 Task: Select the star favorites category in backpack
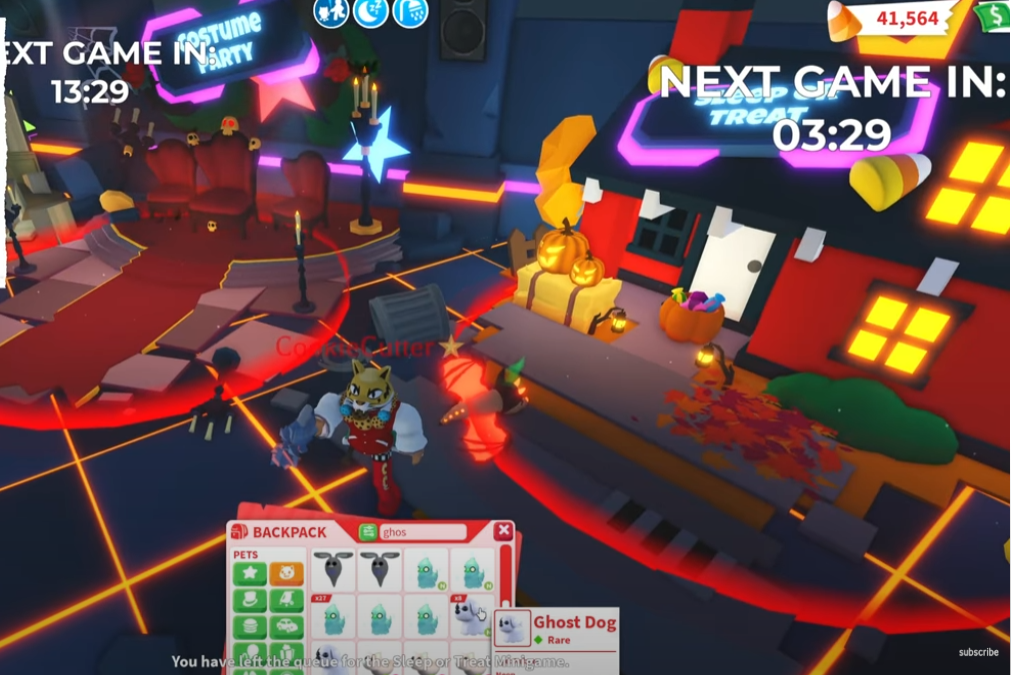click(x=249, y=574)
